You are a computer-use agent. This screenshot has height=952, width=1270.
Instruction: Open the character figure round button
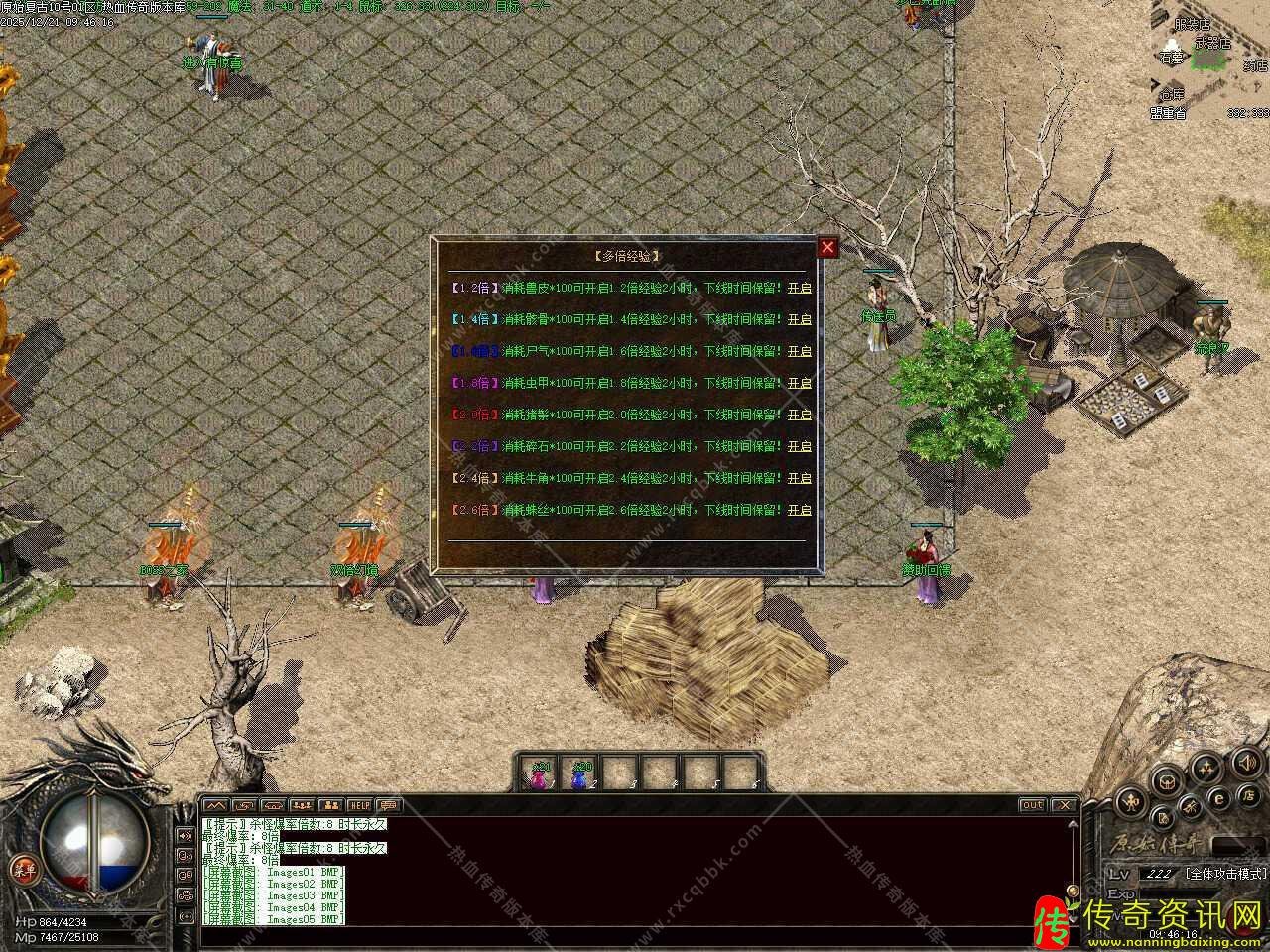coord(1130,802)
